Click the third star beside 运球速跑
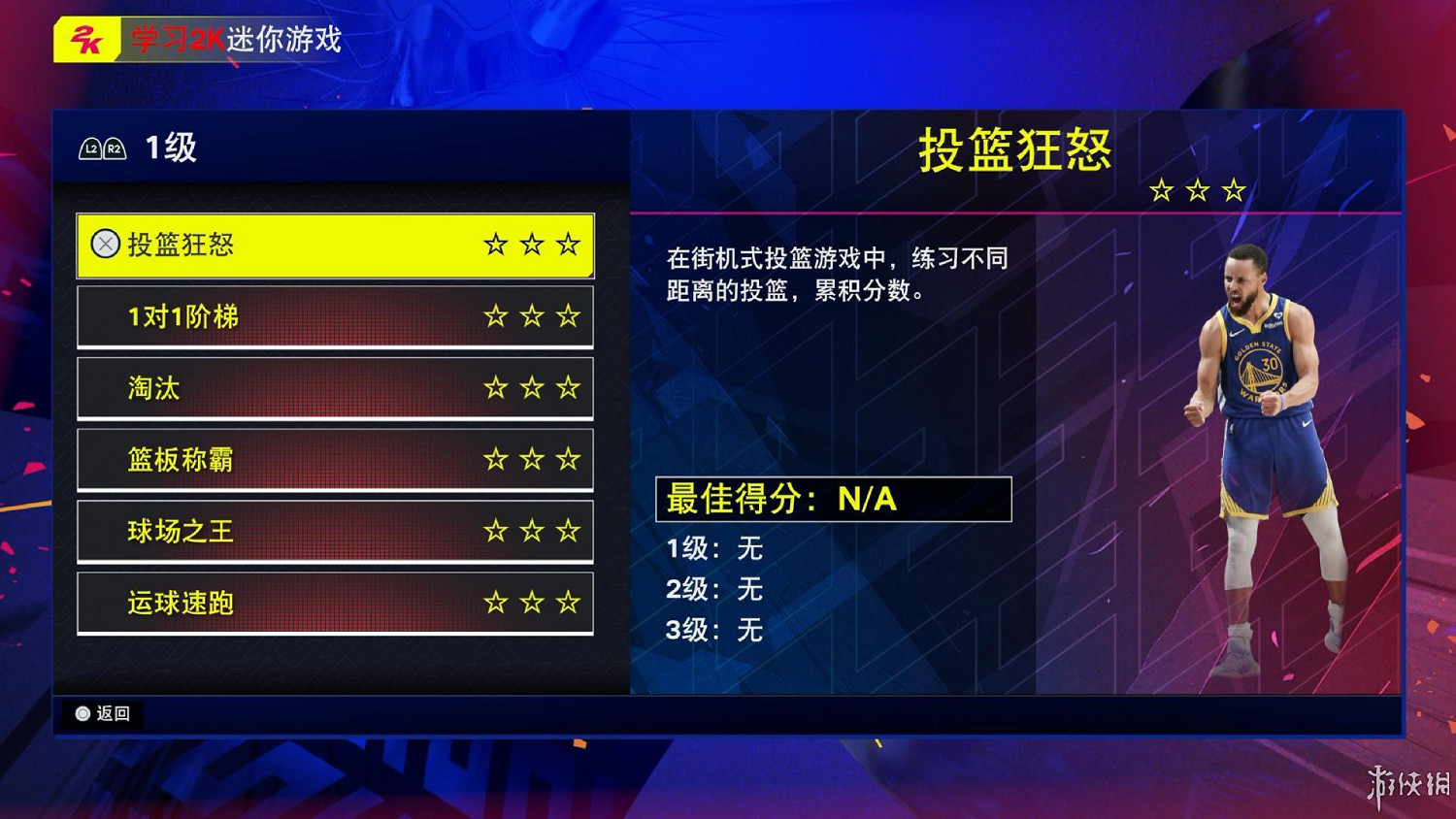Viewport: 1456px width, 819px height. [566, 603]
